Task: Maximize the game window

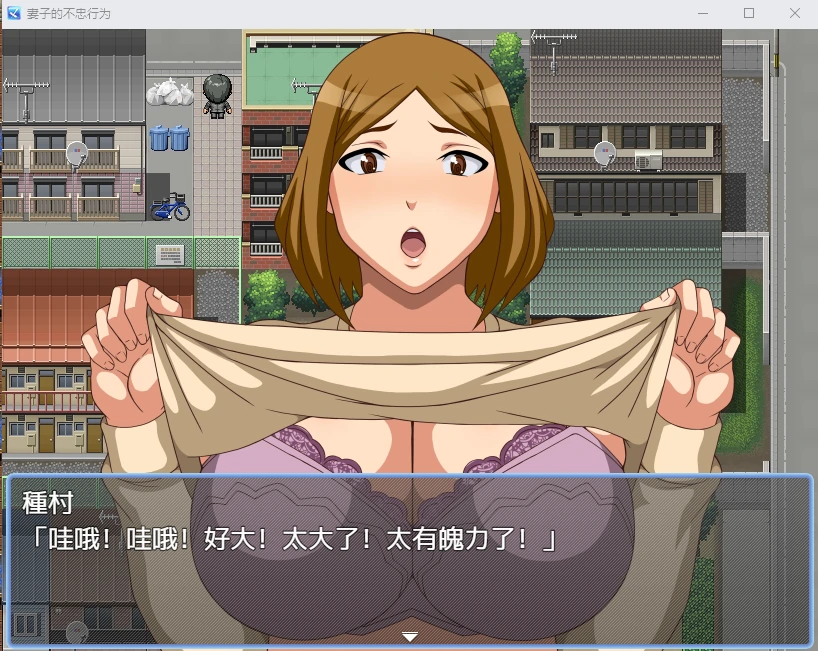Action: click(748, 14)
